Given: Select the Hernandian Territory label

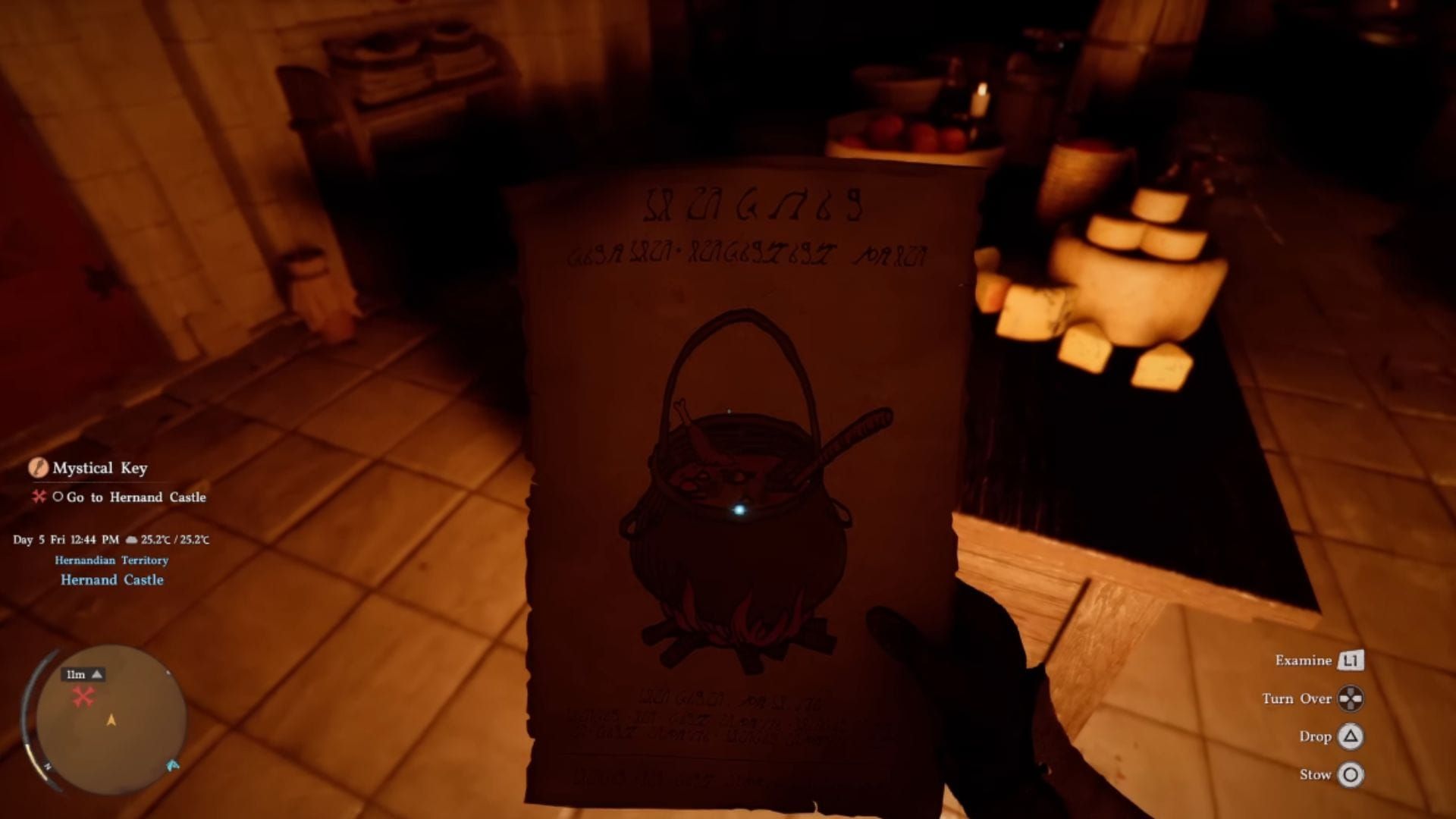Looking at the screenshot, I should coord(111,561).
